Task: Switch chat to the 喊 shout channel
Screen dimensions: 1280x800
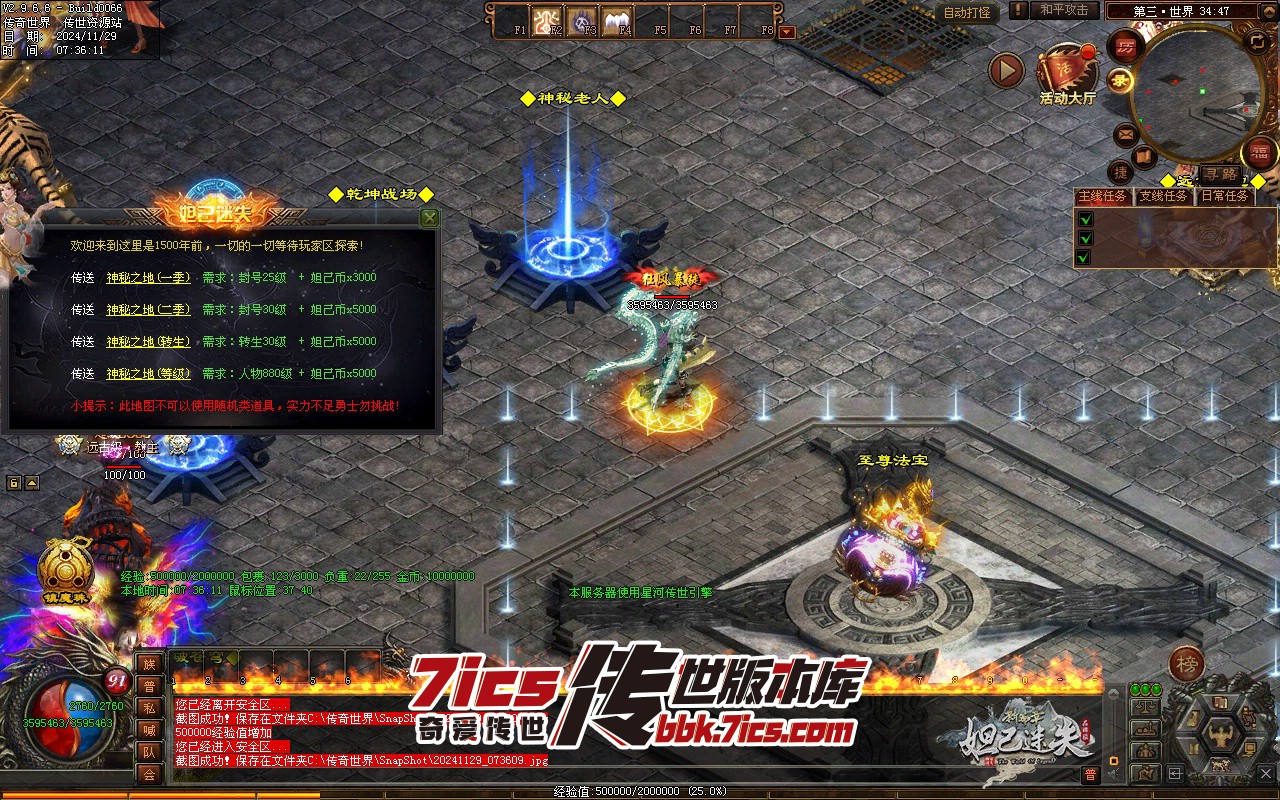Action: [x=149, y=730]
